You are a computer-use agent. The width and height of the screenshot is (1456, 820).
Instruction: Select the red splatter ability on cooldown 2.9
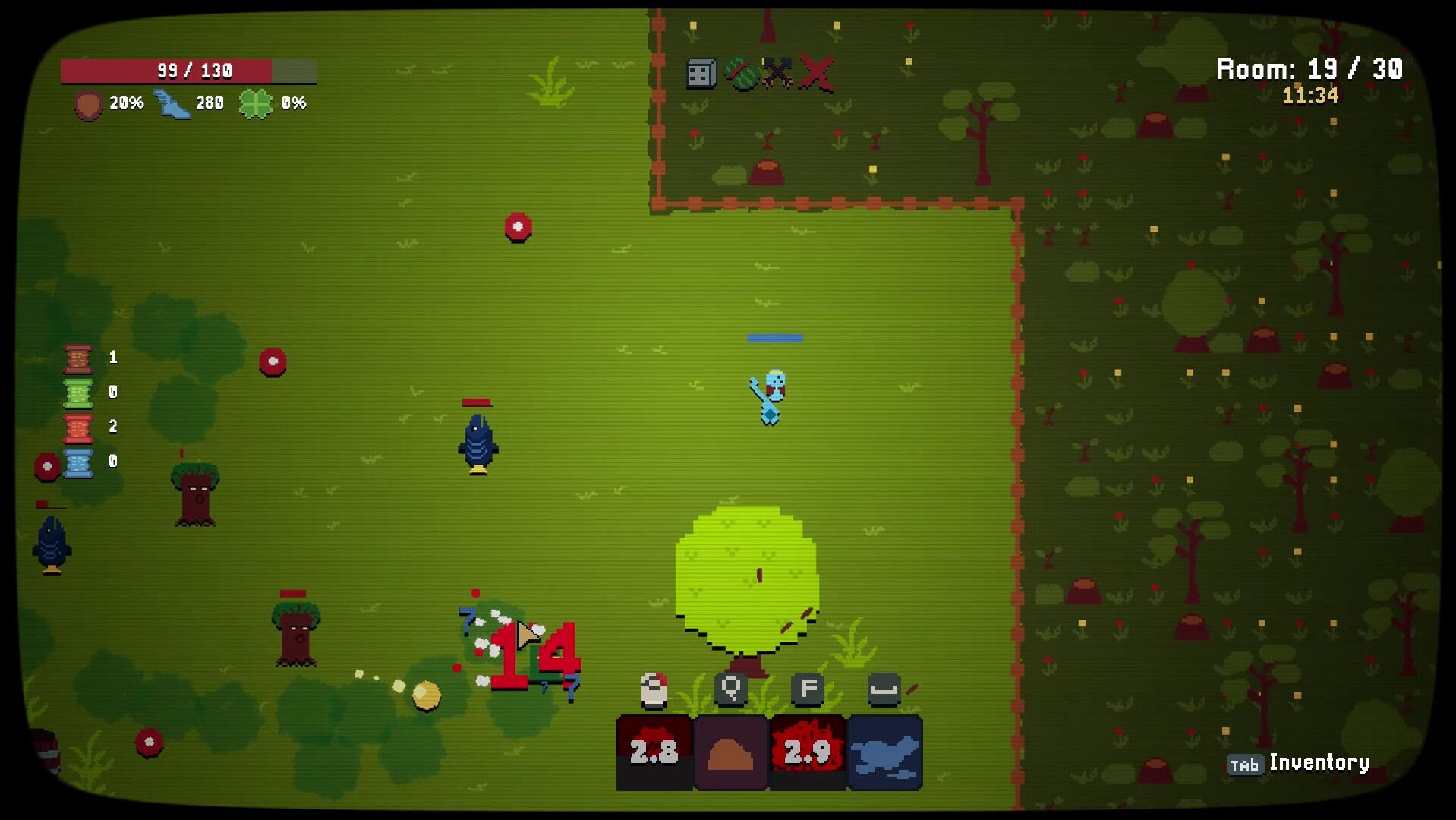[x=807, y=752]
